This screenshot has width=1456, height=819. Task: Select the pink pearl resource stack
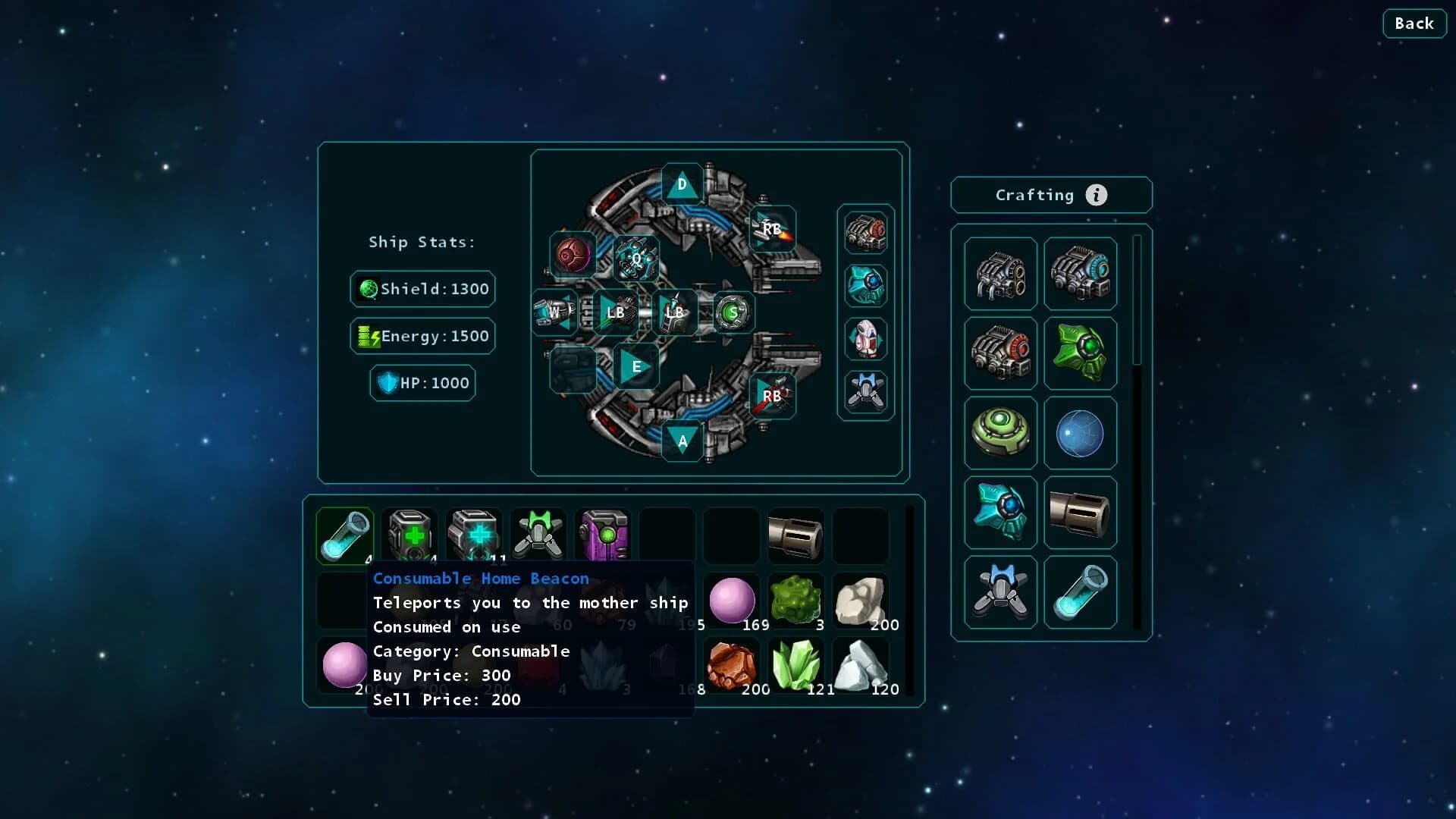click(733, 600)
